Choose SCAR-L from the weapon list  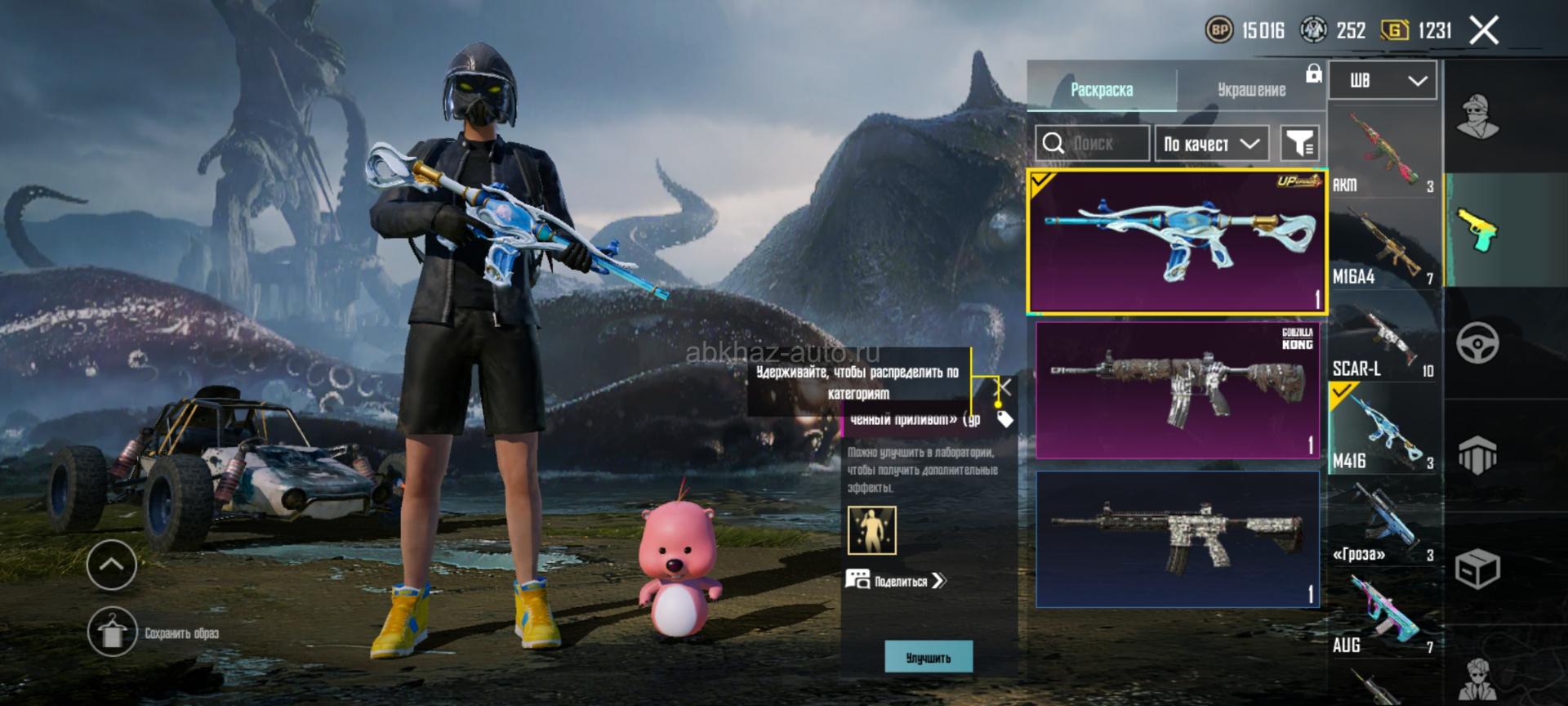[x=1383, y=337]
